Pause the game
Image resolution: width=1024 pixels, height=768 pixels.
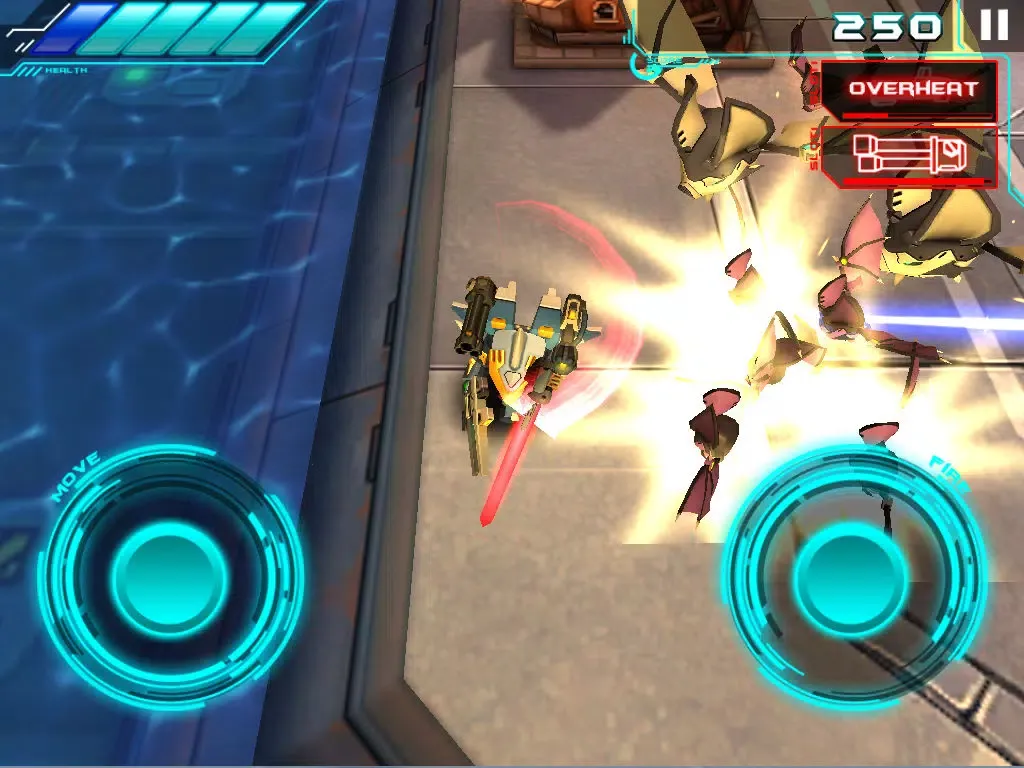coord(993,25)
